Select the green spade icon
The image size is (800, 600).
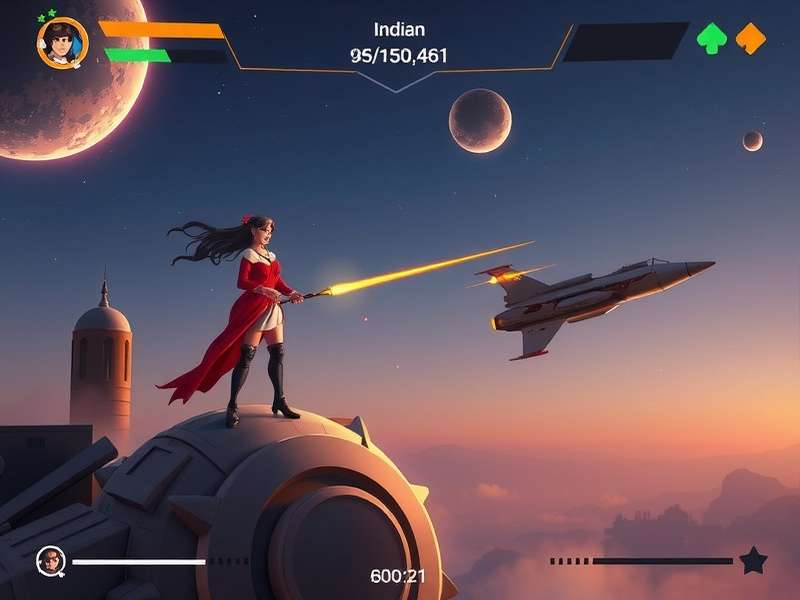[712, 39]
